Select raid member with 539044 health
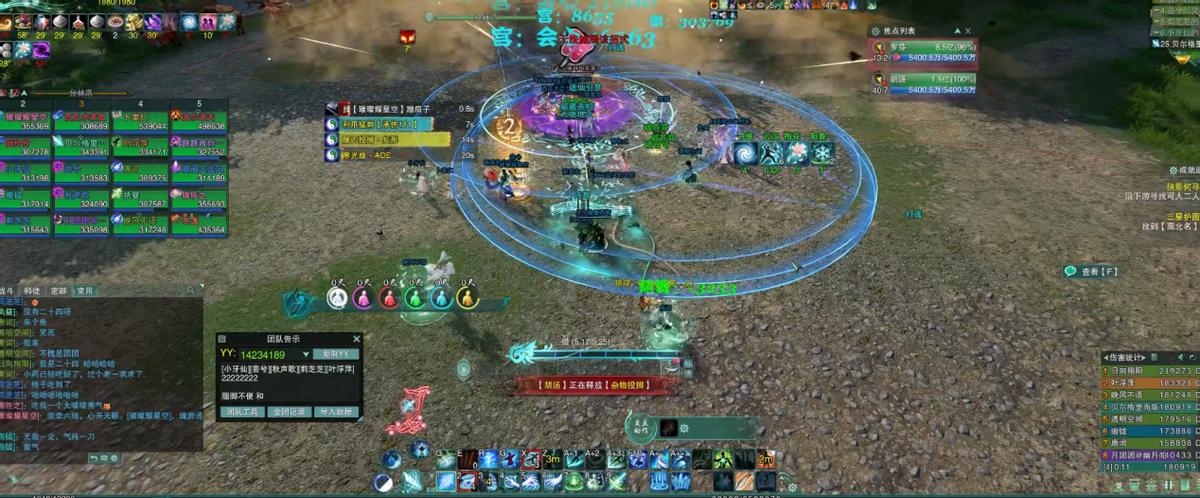The width and height of the screenshot is (1200, 498). [140, 122]
